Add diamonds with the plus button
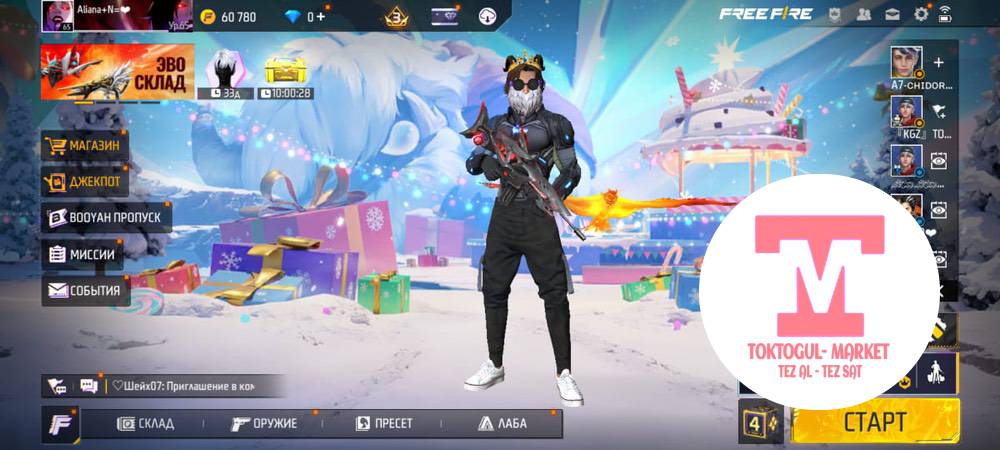The width and height of the screenshot is (1000, 450). [320, 16]
